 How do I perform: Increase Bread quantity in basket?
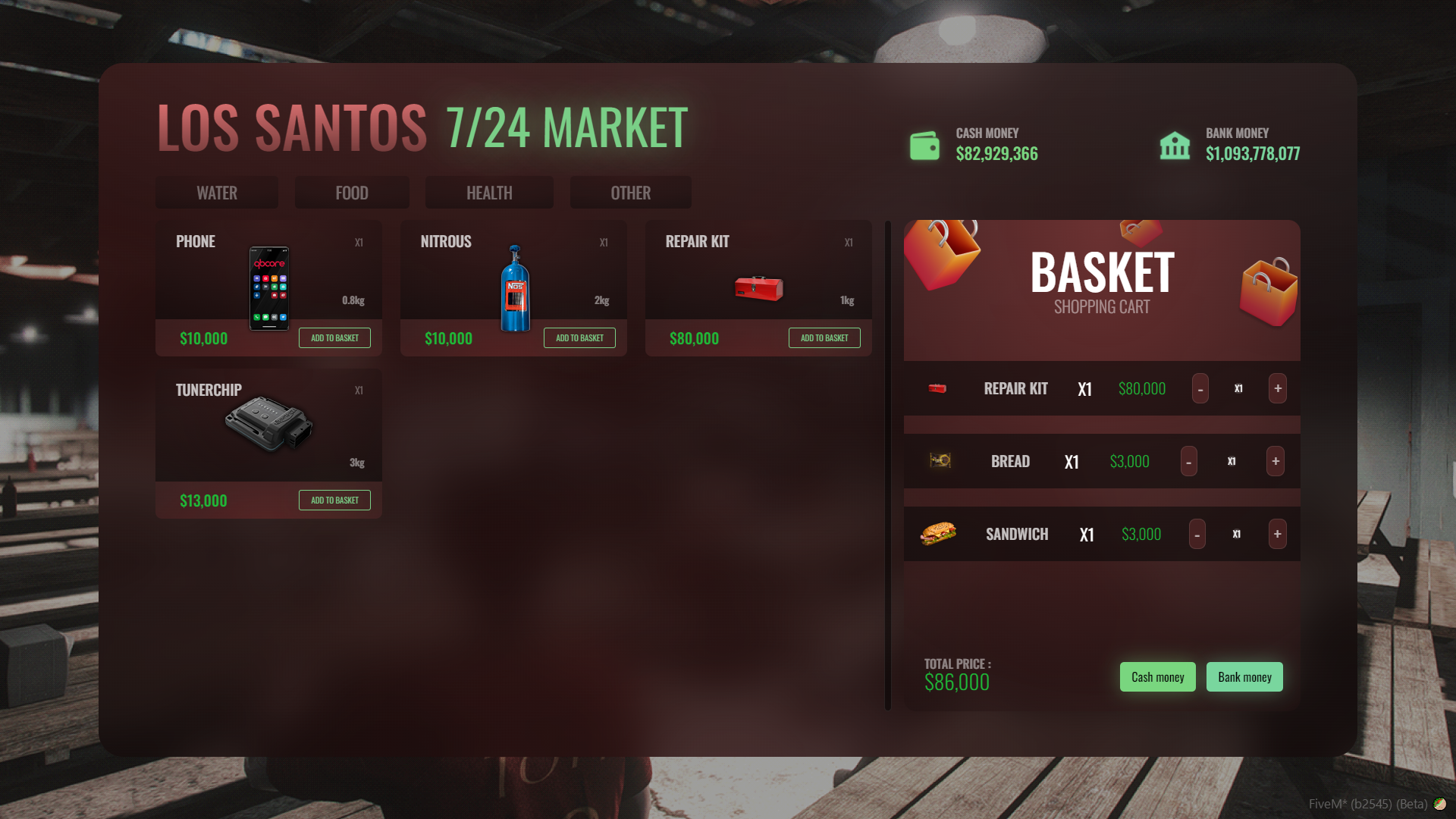click(1276, 461)
